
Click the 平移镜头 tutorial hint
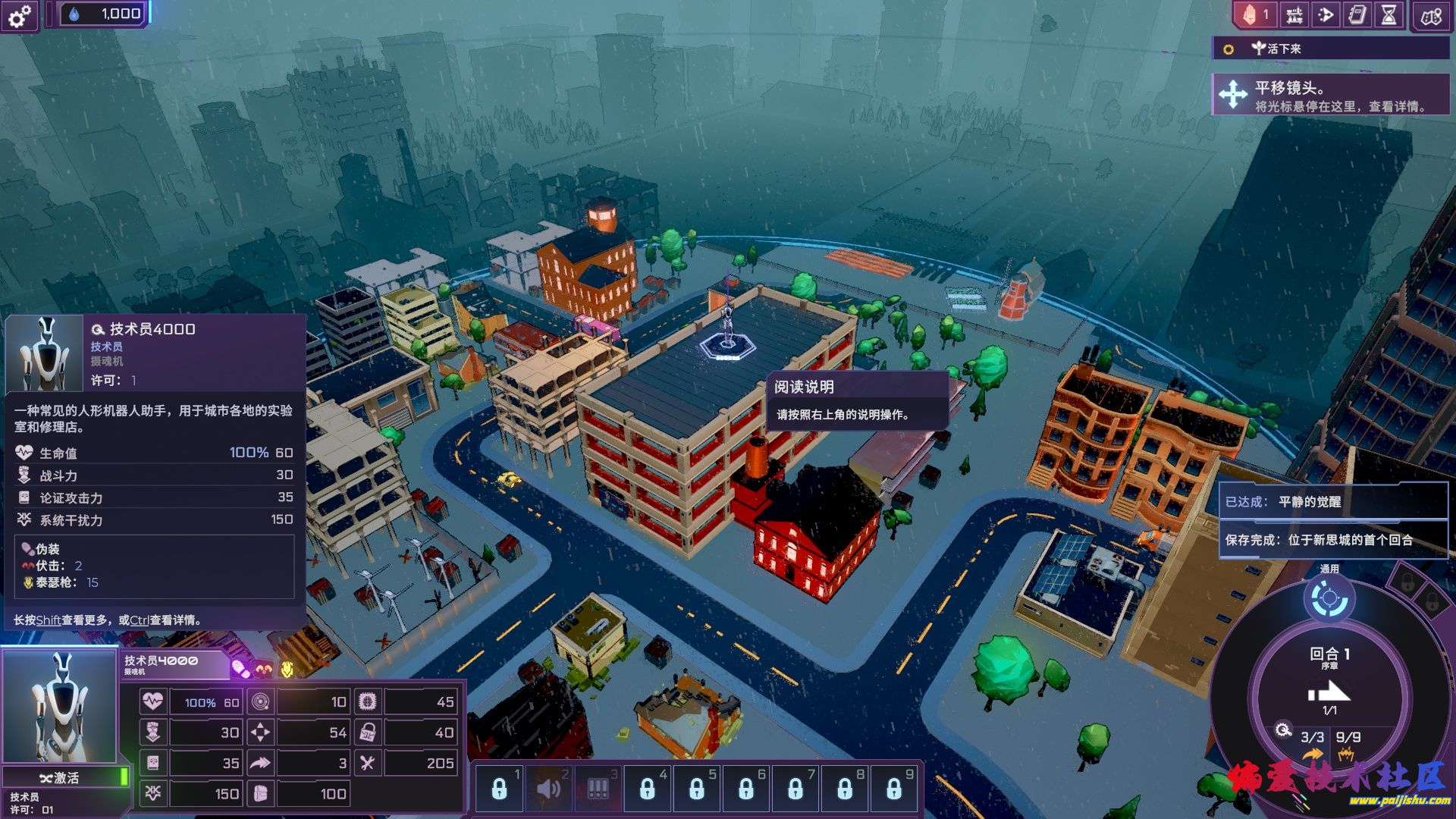1330,96
